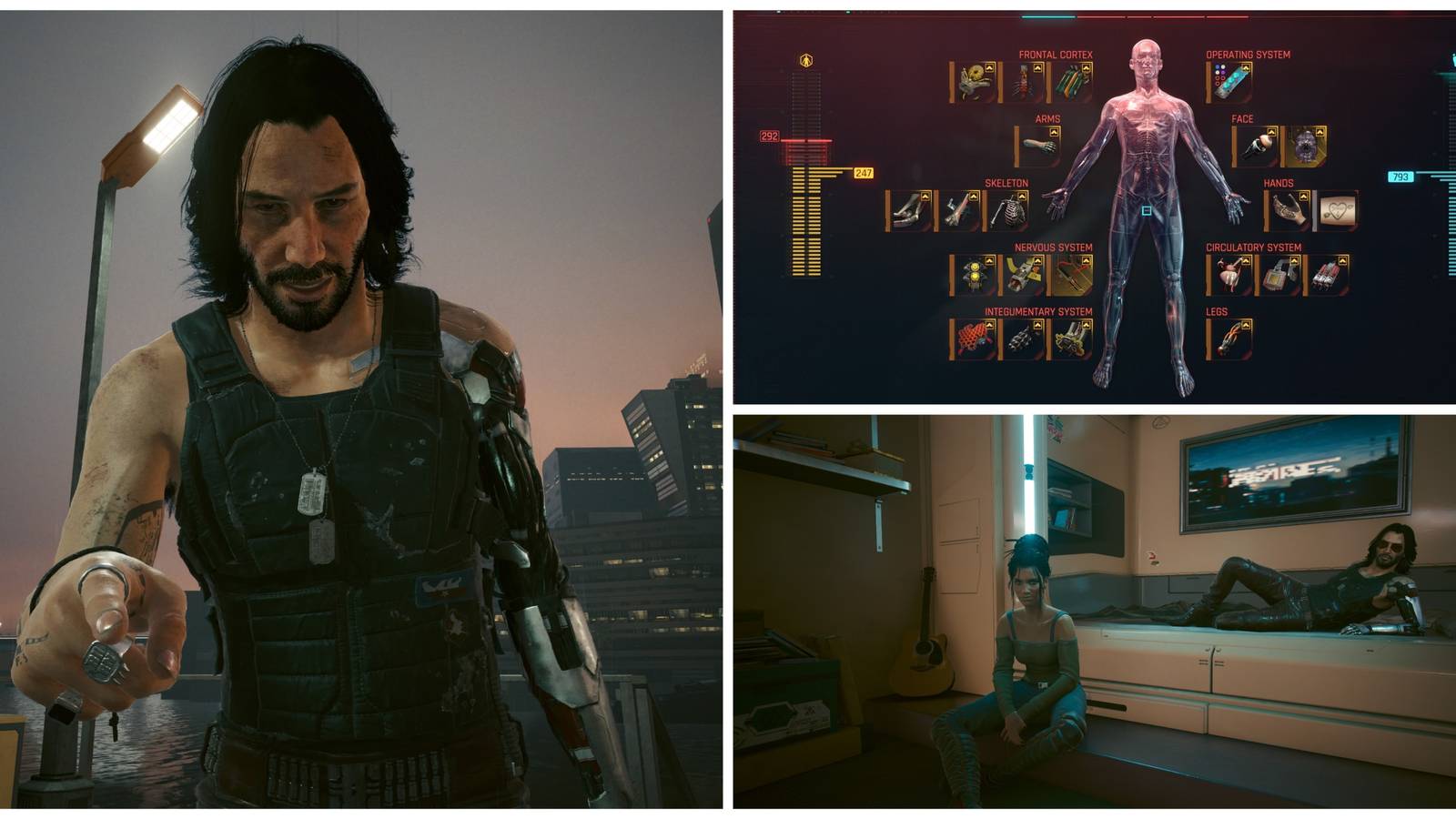Image resolution: width=1456 pixels, height=819 pixels.
Task: Select the ribcage implant under Skeleton
Action: (1008, 211)
